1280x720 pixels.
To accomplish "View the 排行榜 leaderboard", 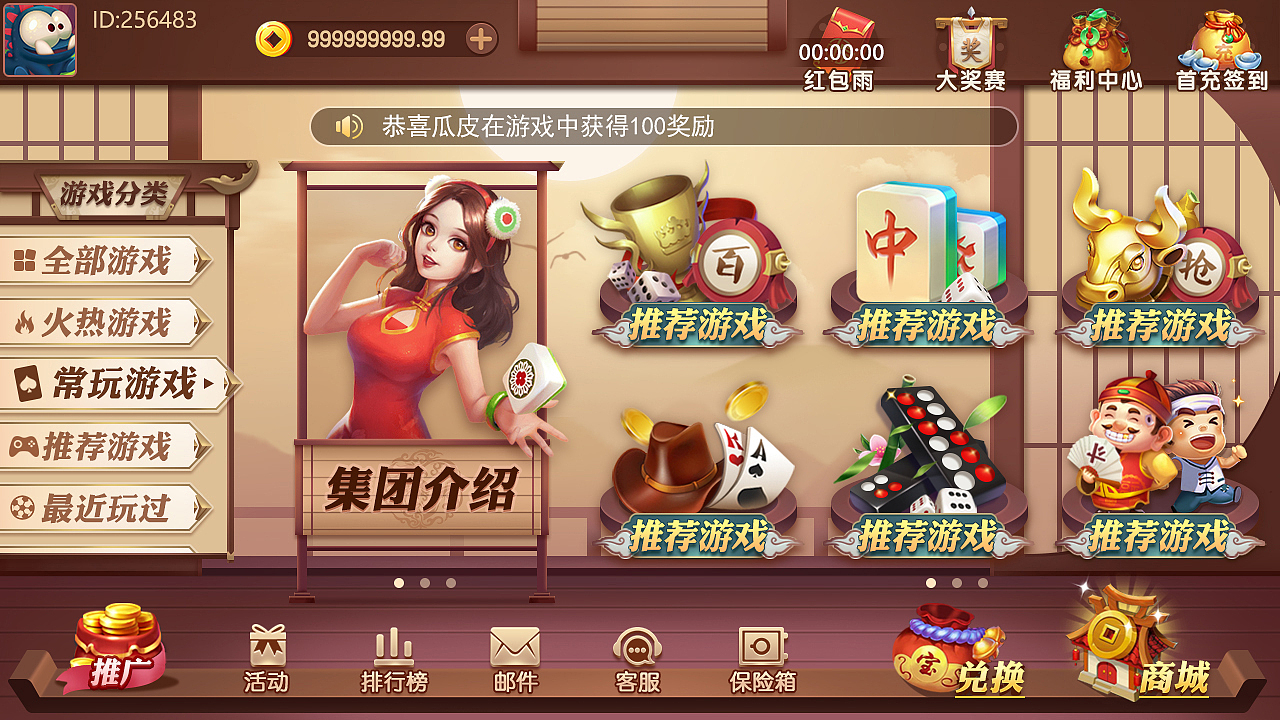I will (390, 655).
